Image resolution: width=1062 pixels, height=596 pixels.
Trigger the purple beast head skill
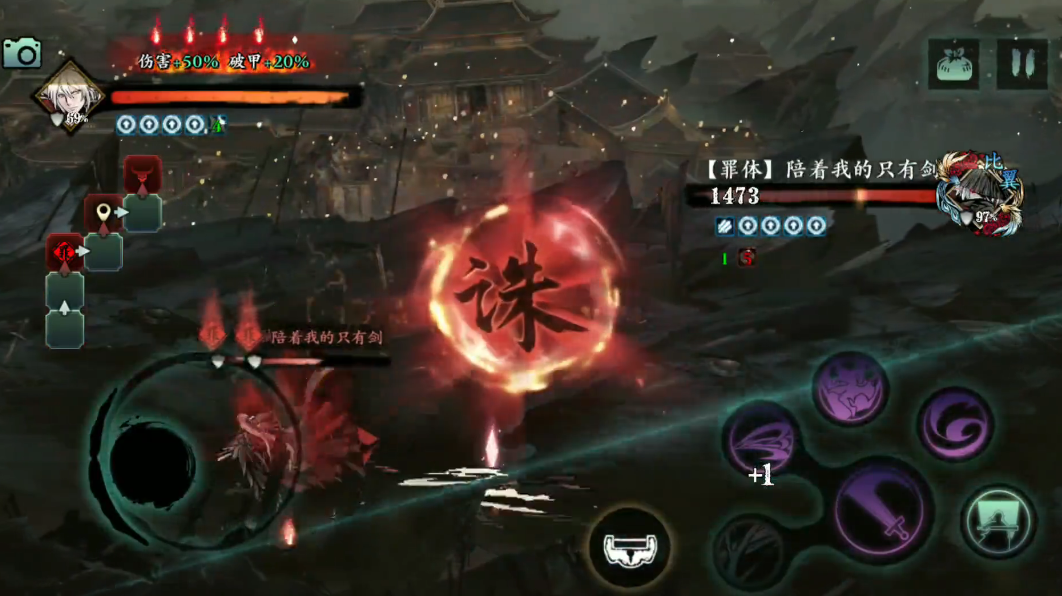849,388
